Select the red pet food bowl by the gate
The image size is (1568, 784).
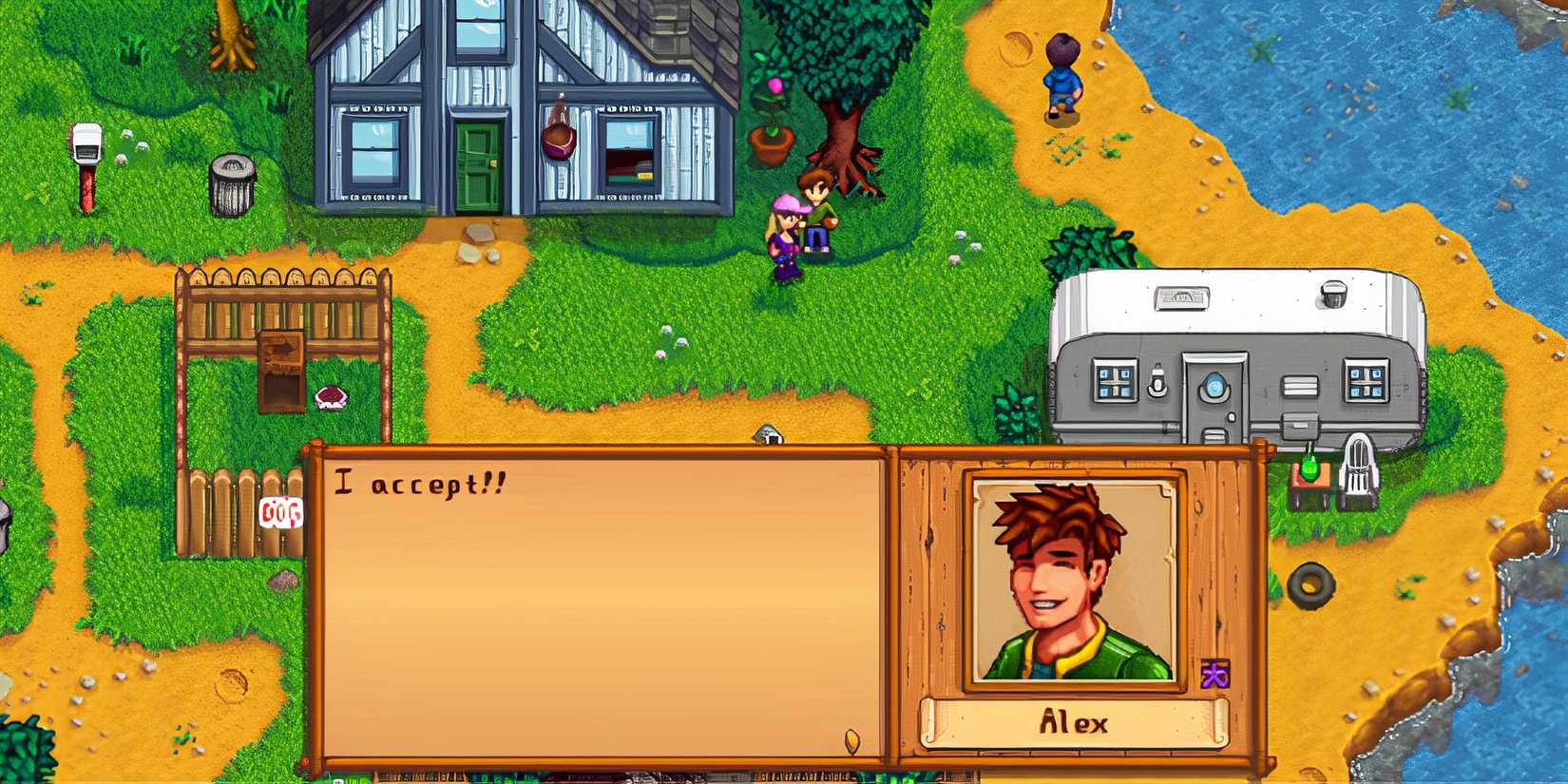(x=332, y=398)
